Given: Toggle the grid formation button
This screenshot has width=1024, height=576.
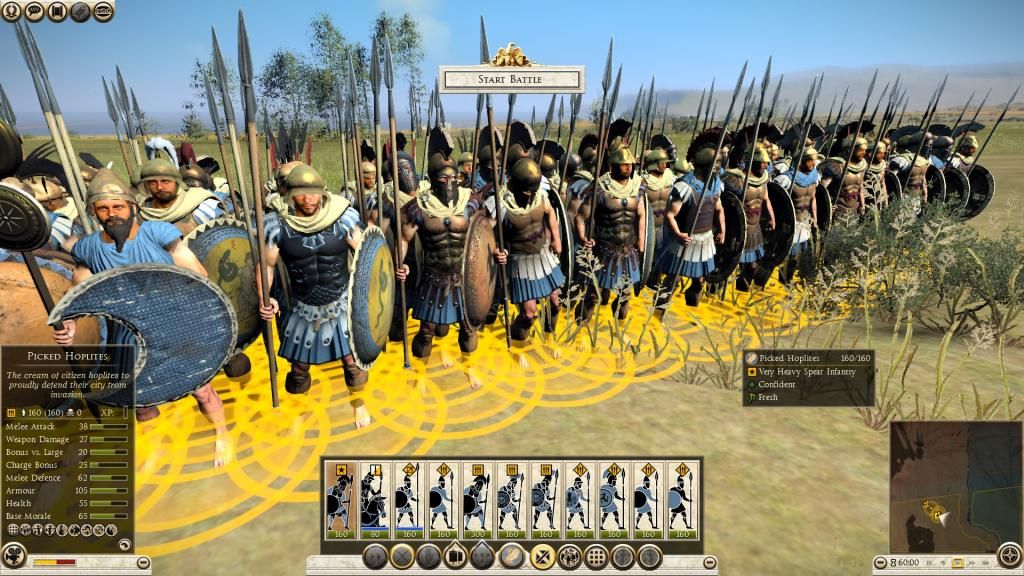Looking at the screenshot, I should point(597,557).
